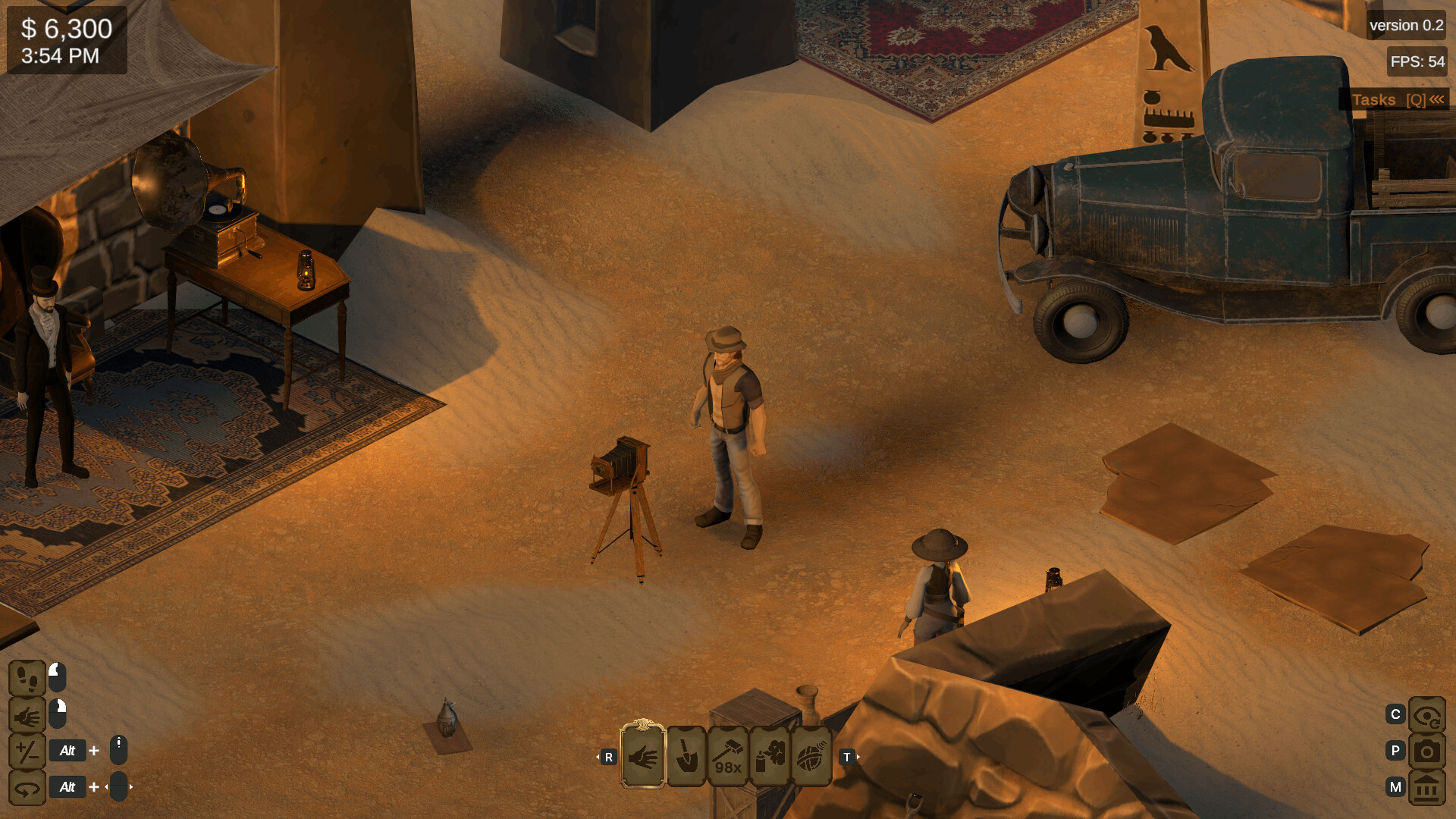1456x819 pixels.
Task: Open photo mode with the camera P icon
Action: (1426, 751)
